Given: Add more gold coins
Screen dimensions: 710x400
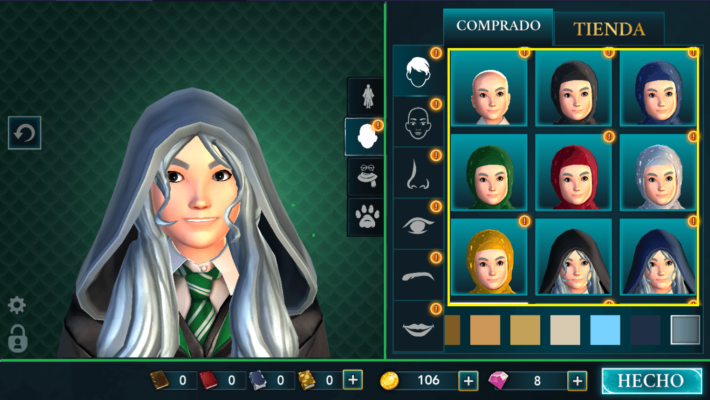Looking at the screenshot, I should (x=468, y=380).
